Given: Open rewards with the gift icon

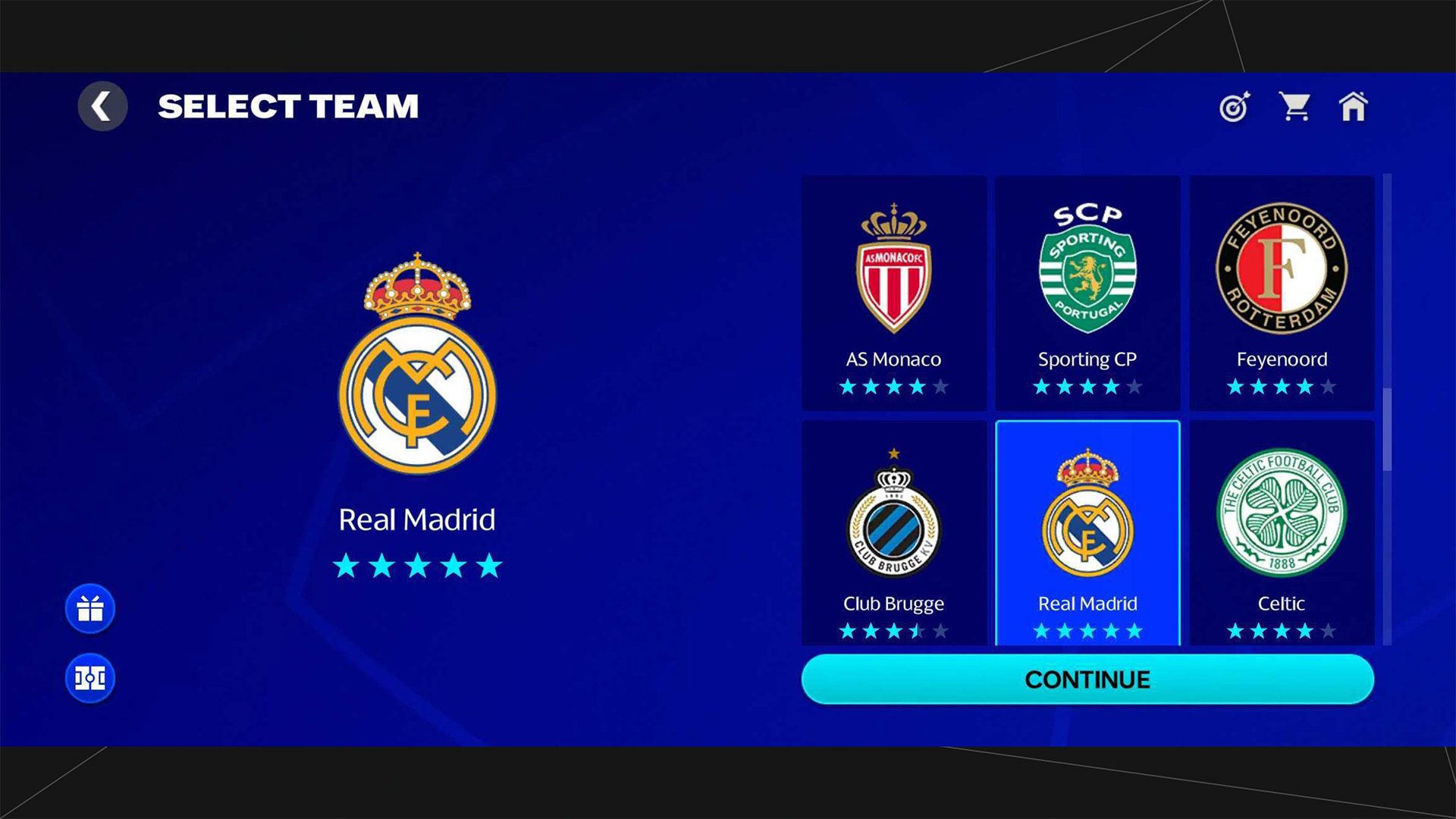Looking at the screenshot, I should click(x=89, y=609).
